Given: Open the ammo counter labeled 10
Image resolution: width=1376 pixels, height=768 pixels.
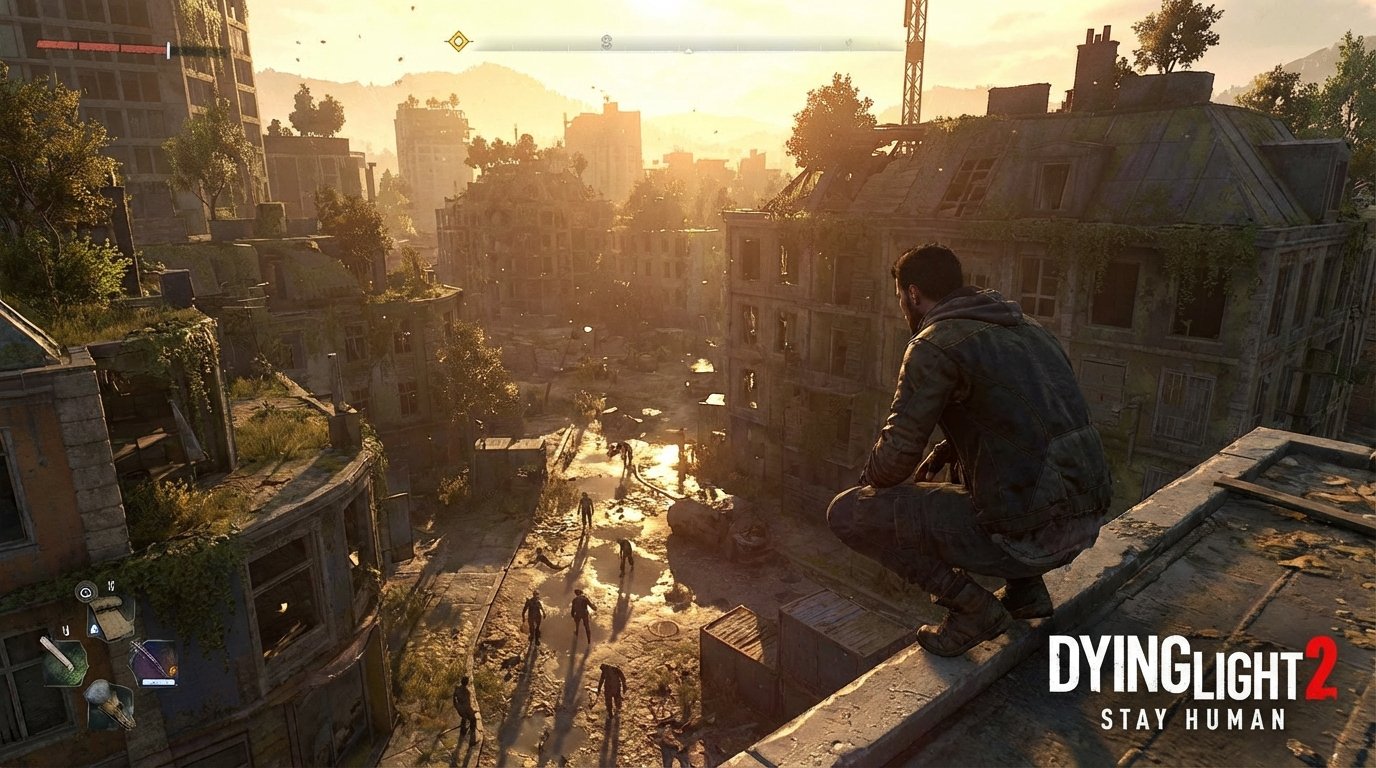Looking at the screenshot, I should pyautogui.click(x=111, y=586).
